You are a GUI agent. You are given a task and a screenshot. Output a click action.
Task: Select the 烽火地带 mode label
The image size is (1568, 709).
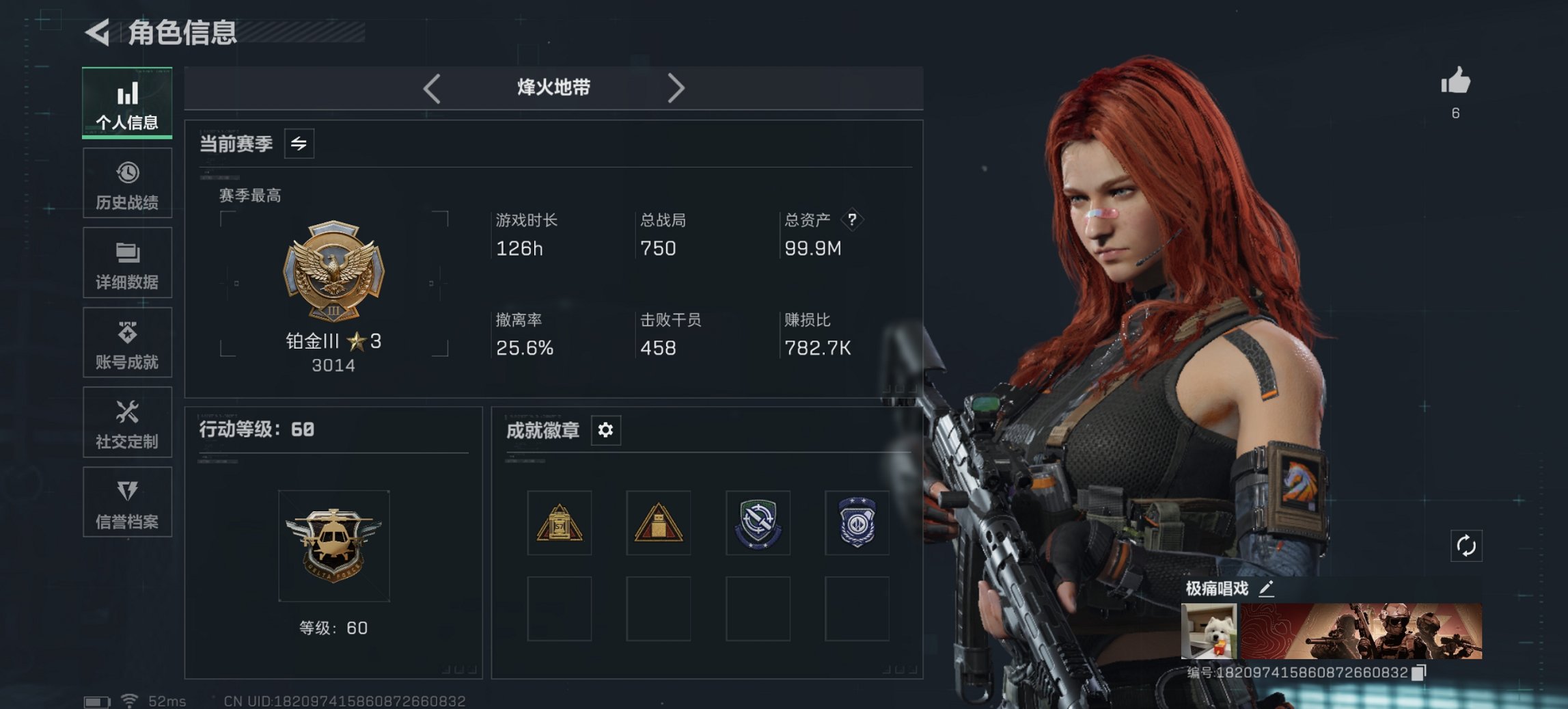pos(553,88)
